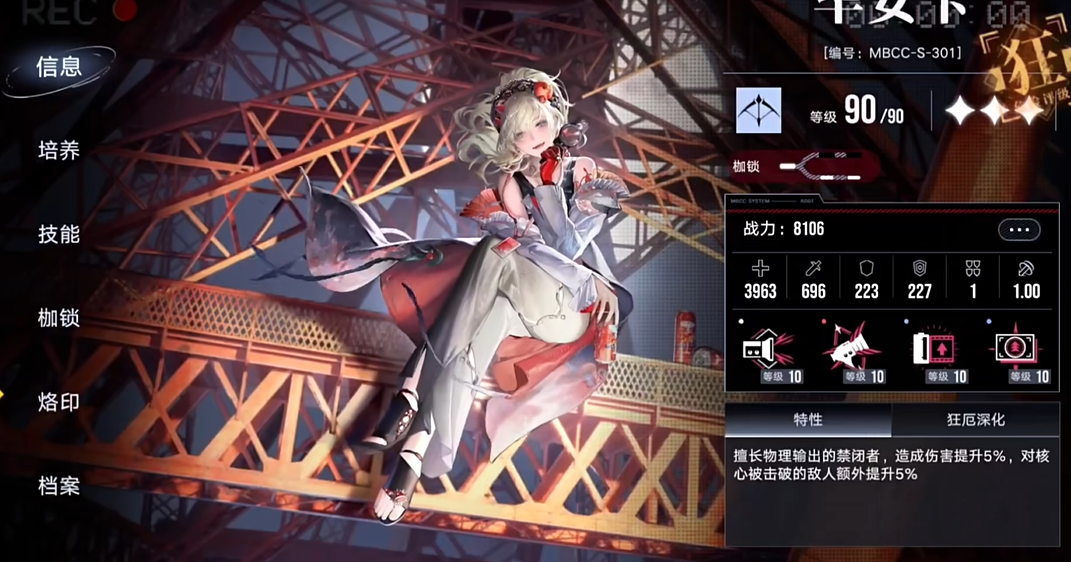The height and width of the screenshot is (562, 1071).
Task: Open the 技能 skills section
Action: [59, 235]
